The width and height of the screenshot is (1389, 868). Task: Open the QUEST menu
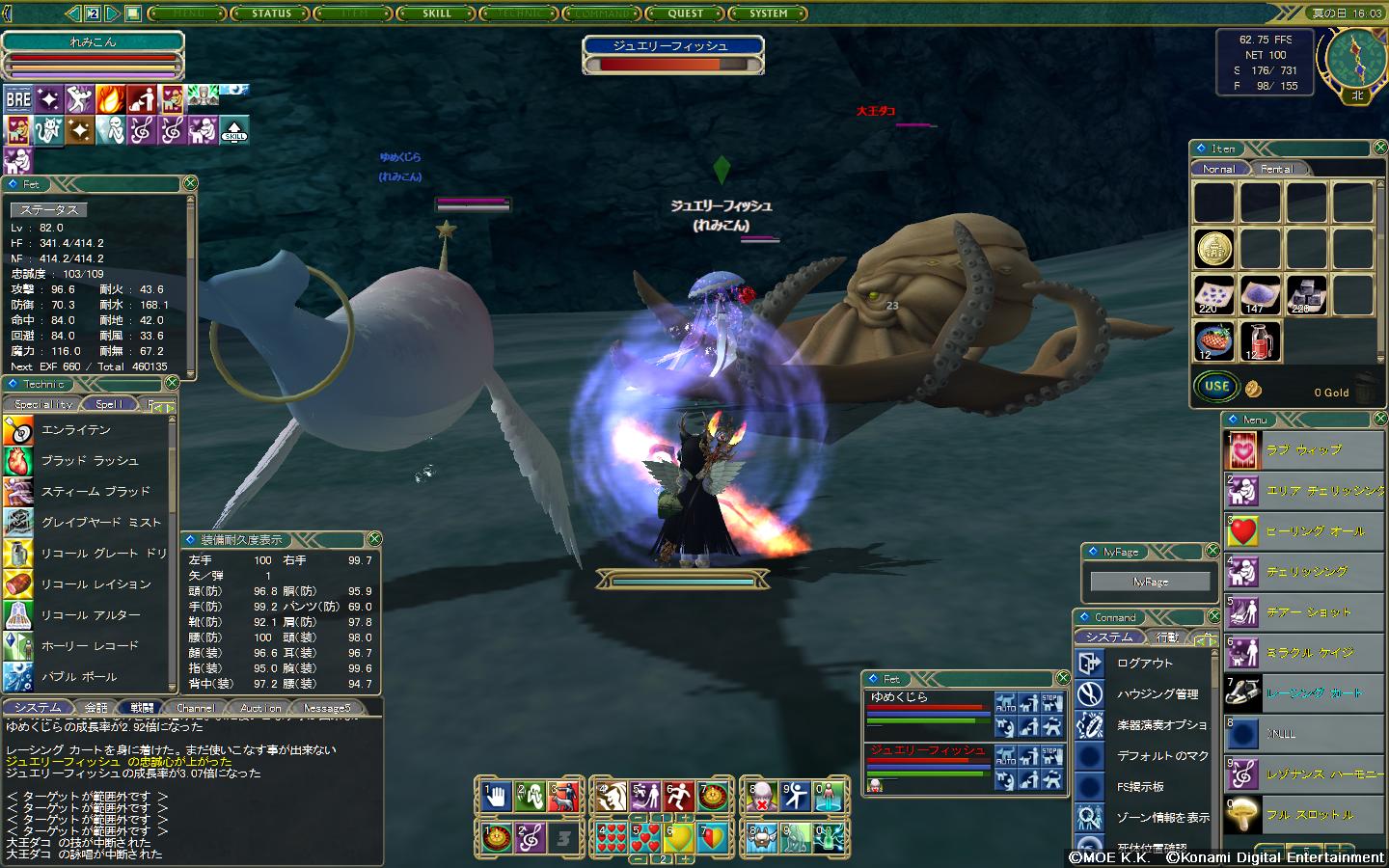[685, 14]
